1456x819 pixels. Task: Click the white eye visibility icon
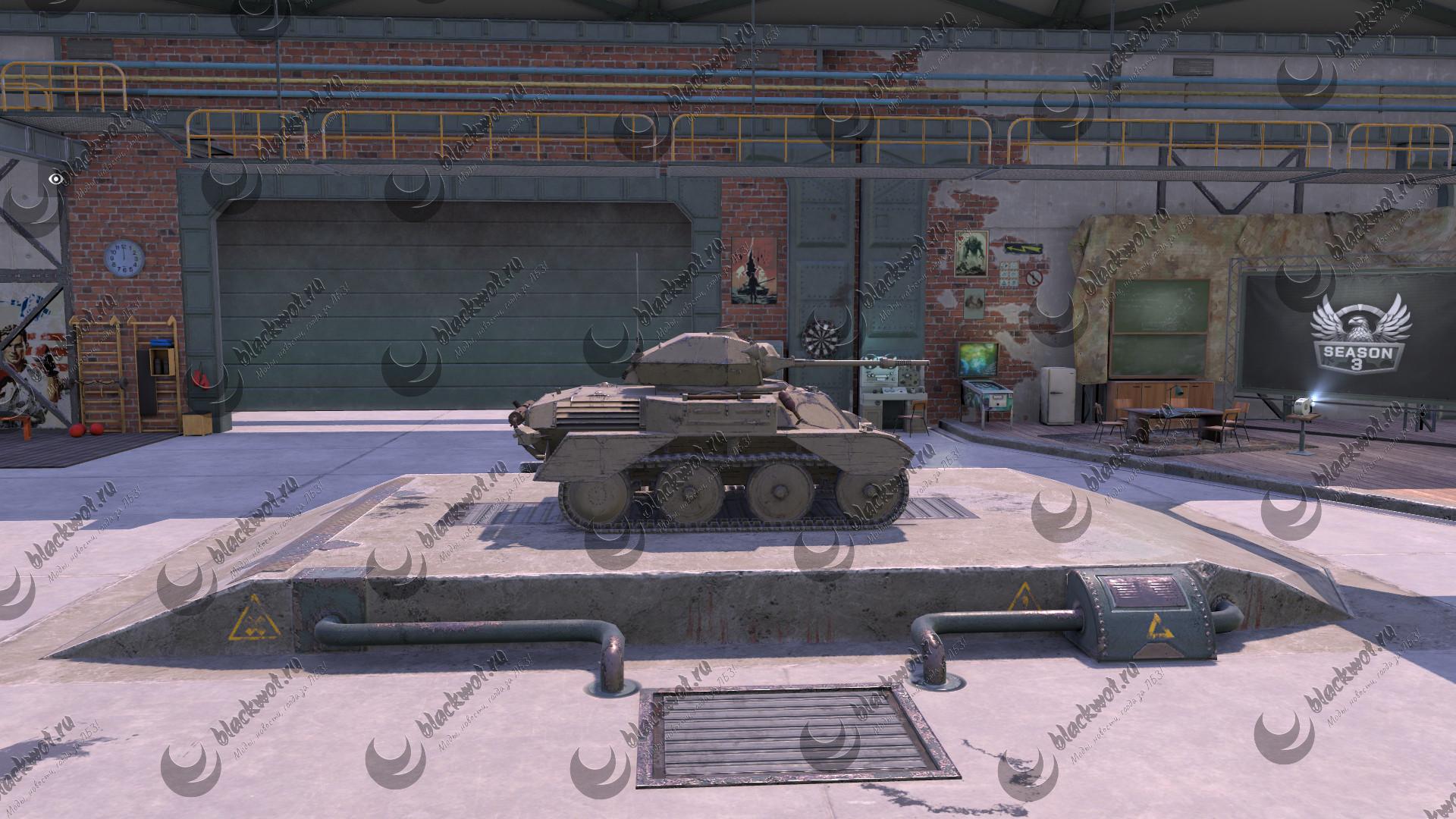pyautogui.click(x=55, y=178)
